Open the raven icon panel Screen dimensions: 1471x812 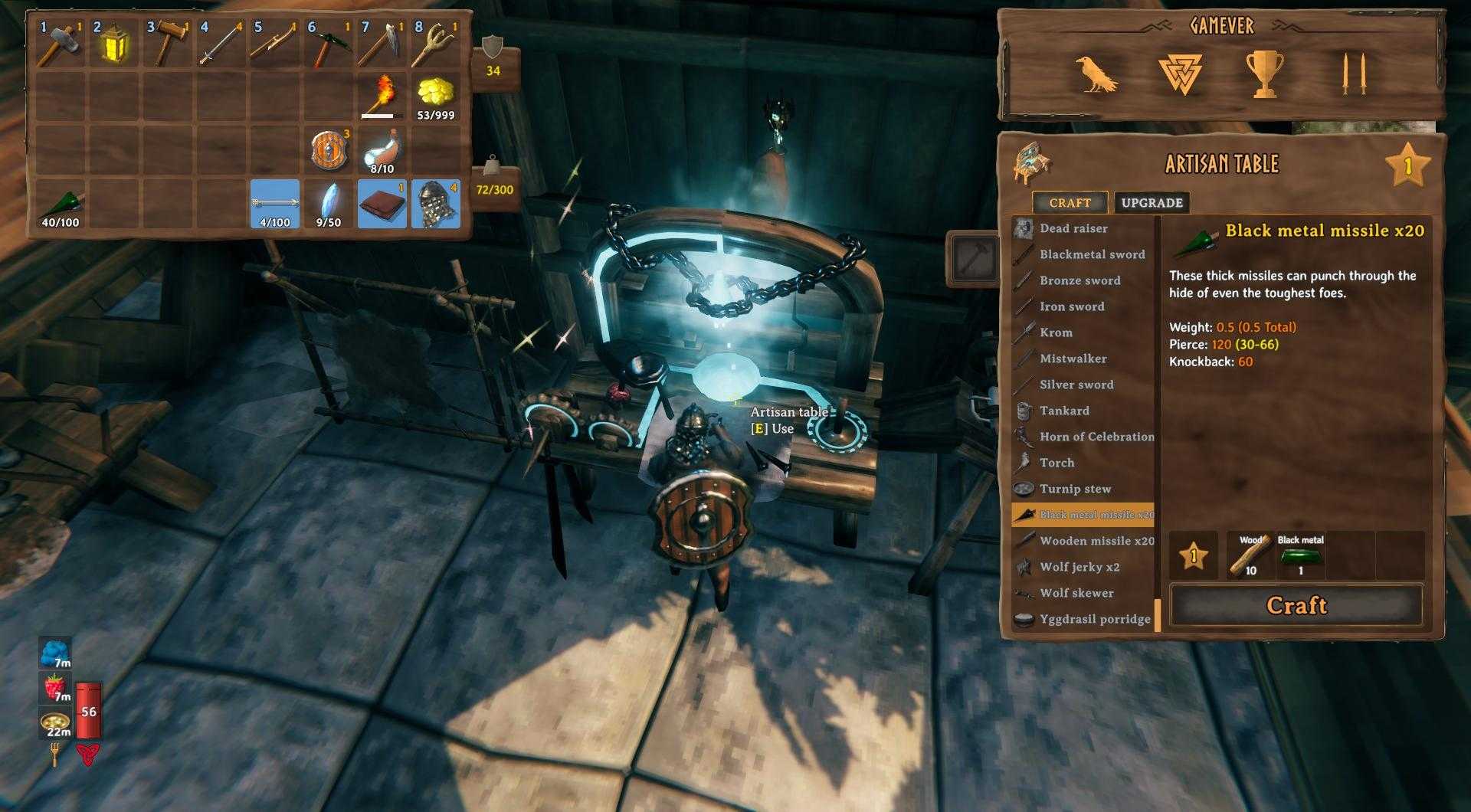[1096, 75]
